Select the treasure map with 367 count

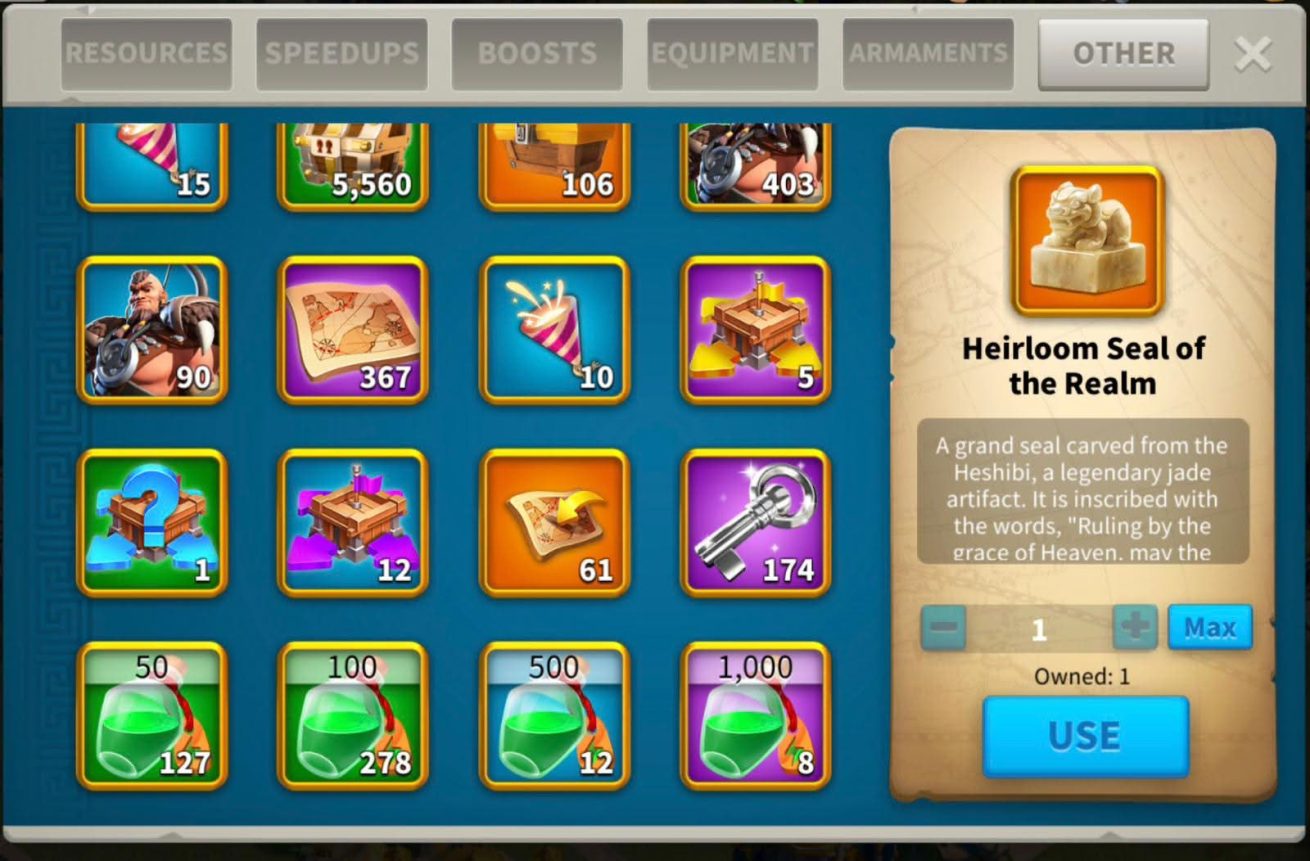click(x=353, y=330)
